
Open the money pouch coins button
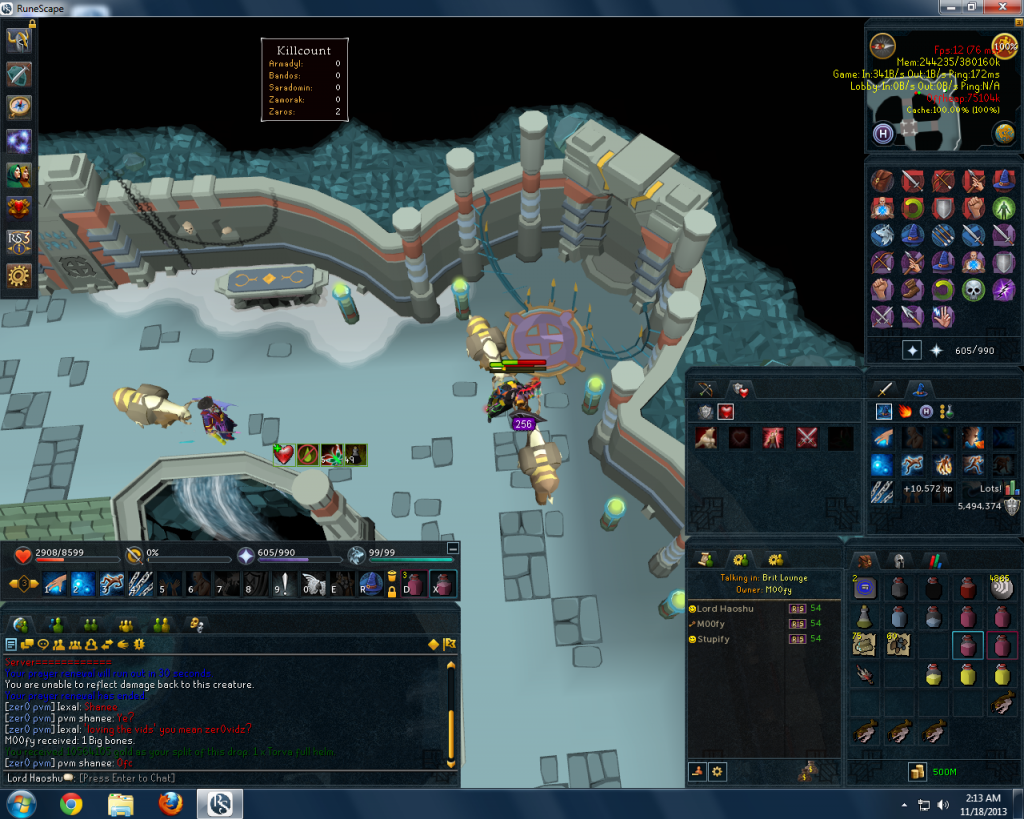tap(916, 771)
